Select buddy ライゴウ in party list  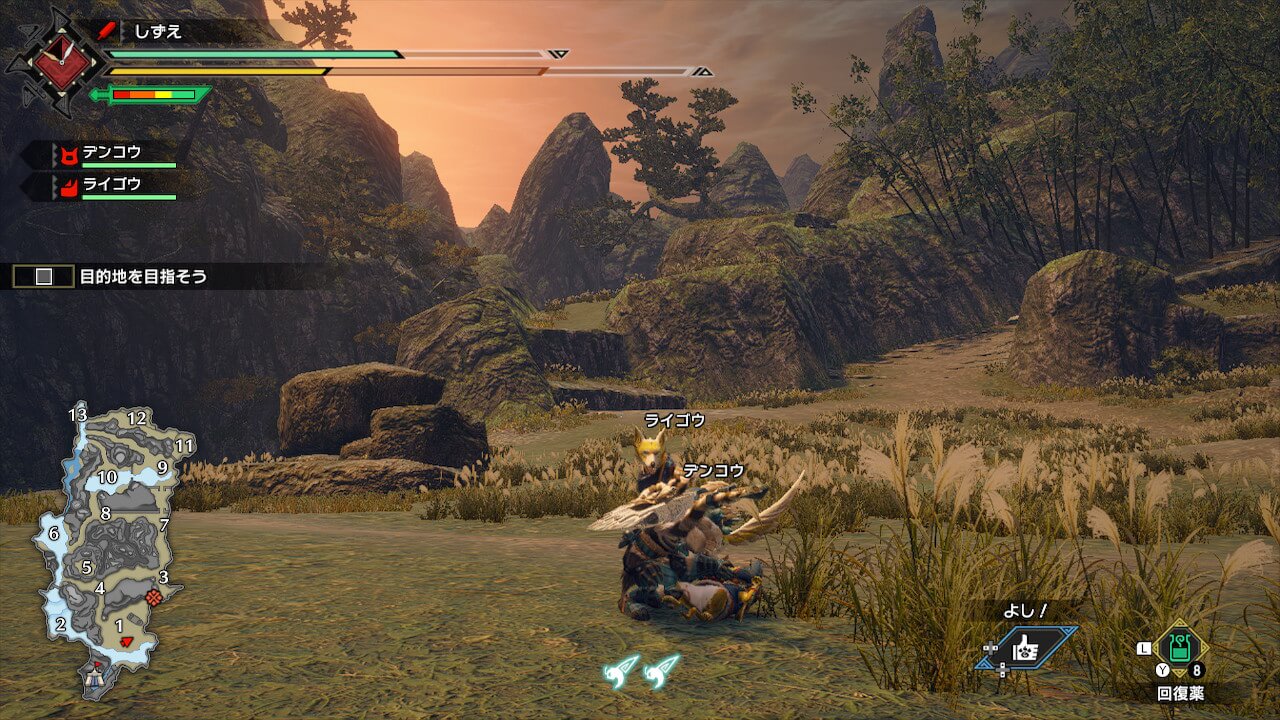[110, 185]
